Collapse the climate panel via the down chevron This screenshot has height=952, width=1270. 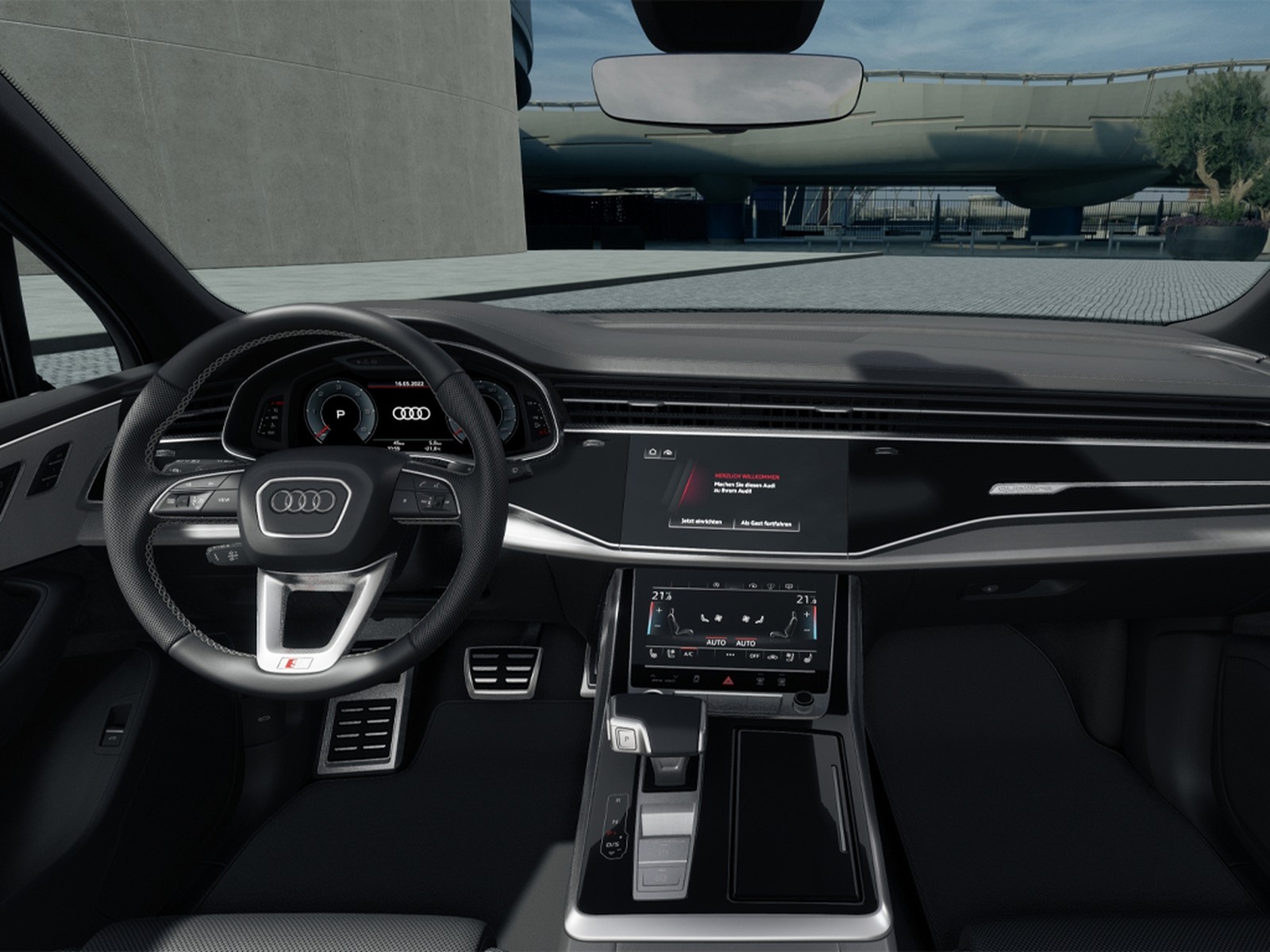pos(675,678)
